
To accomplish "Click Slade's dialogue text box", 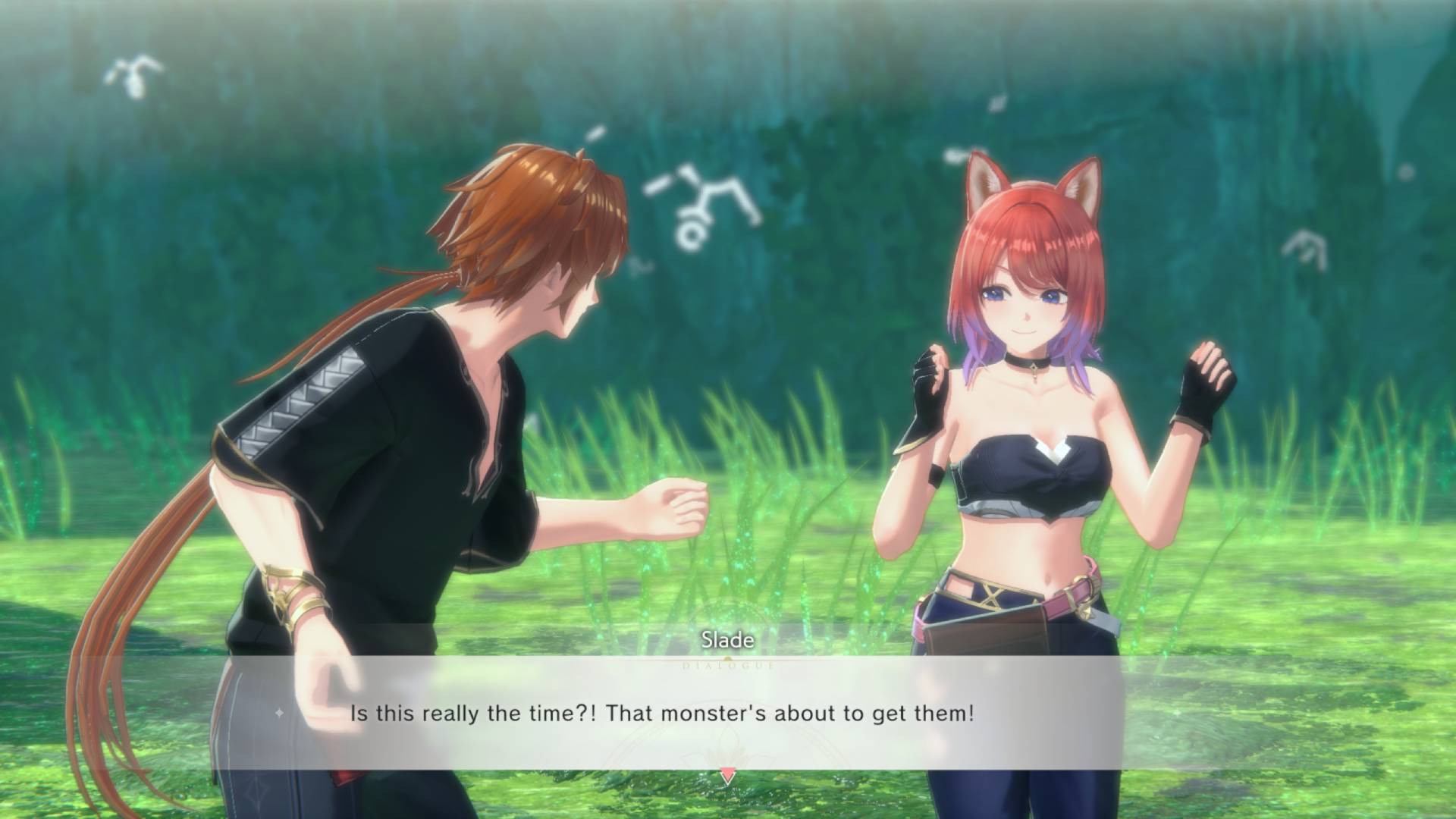I will (x=661, y=714).
